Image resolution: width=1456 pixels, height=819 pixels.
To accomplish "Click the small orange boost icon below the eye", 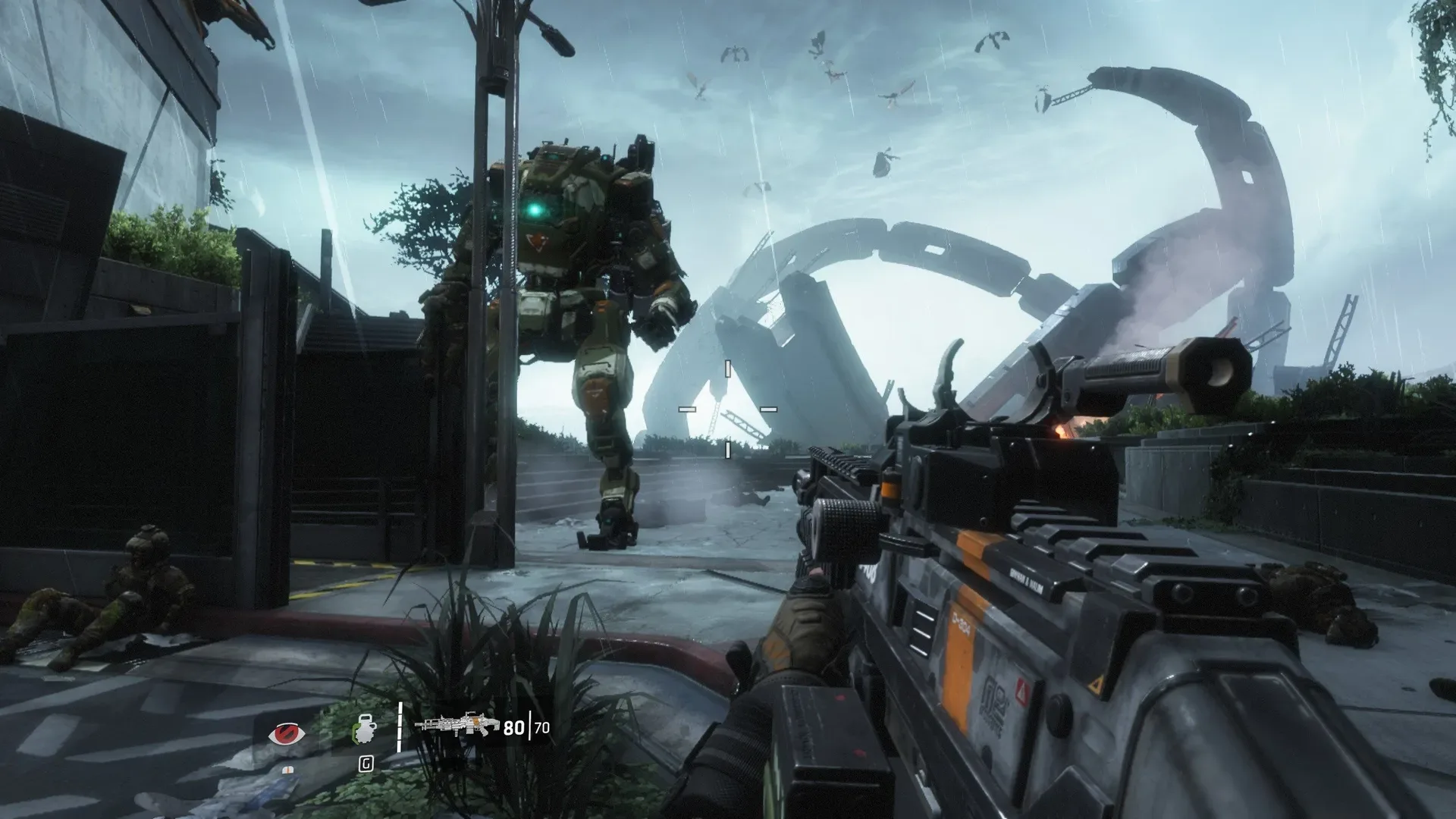I will coord(290,769).
